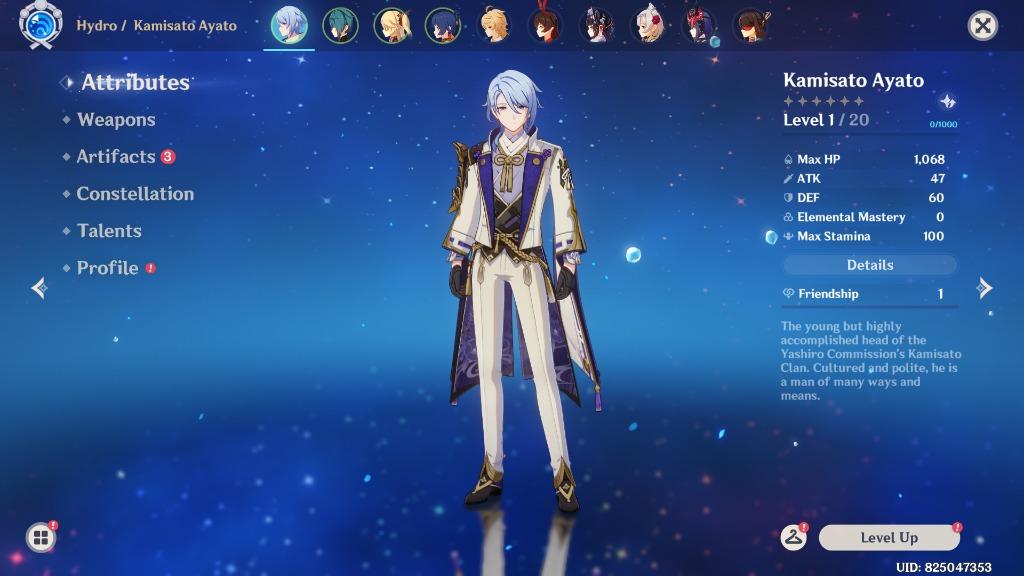Go to the Talents section
Screen dimensions: 1024x576
pos(109,231)
